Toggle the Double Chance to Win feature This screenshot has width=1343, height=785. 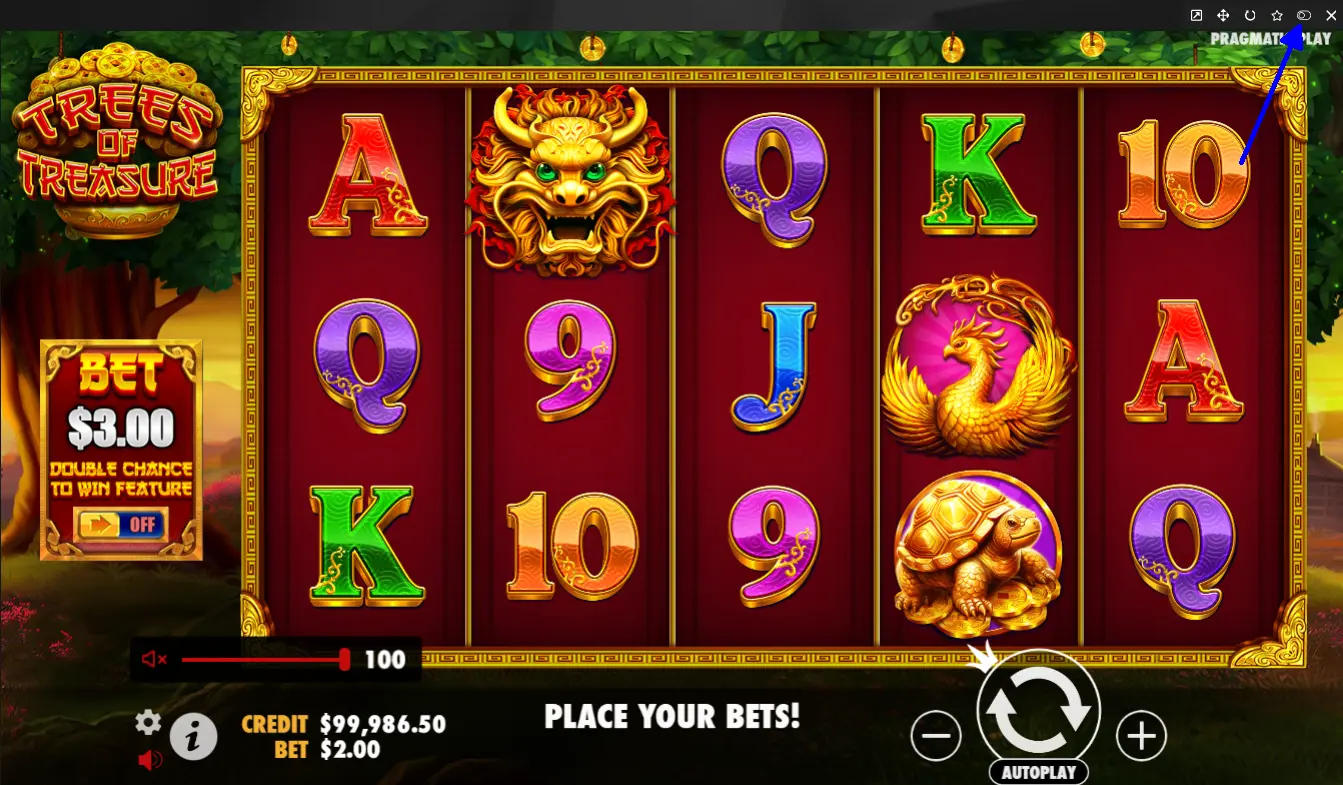(x=120, y=524)
